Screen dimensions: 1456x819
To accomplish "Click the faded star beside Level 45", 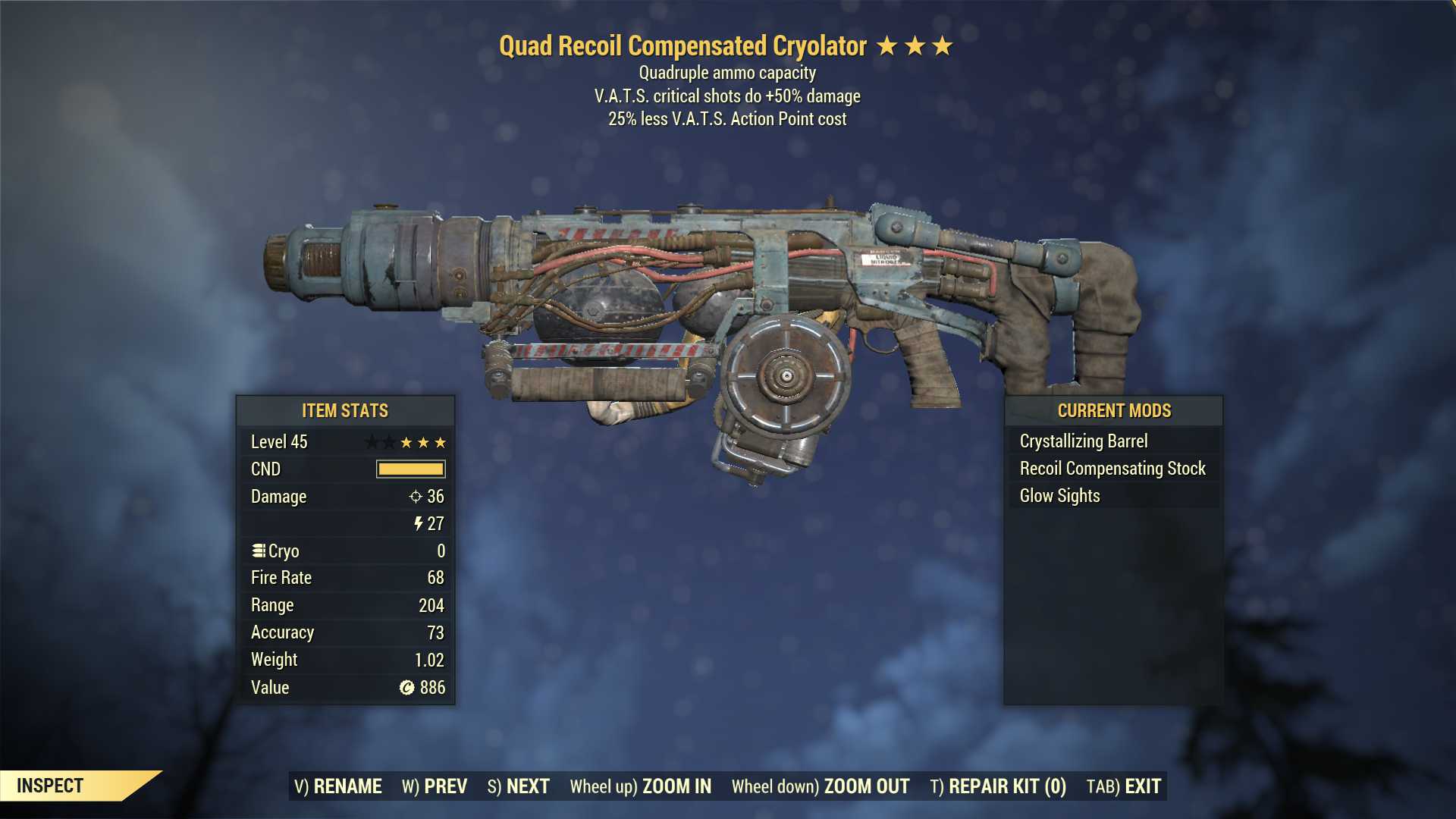I will [369, 441].
